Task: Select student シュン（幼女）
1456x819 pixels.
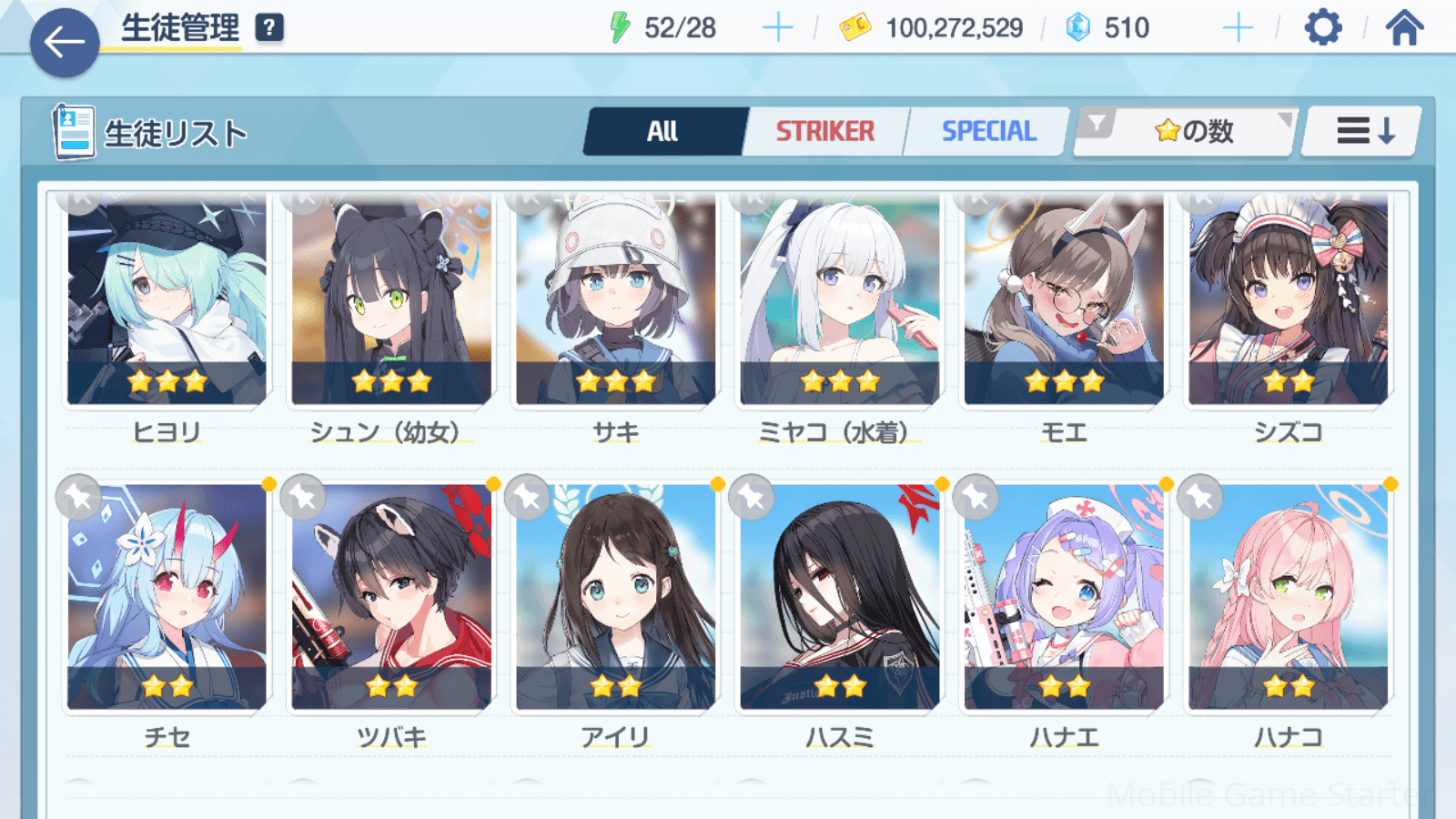Action: click(x=391, y=300)
